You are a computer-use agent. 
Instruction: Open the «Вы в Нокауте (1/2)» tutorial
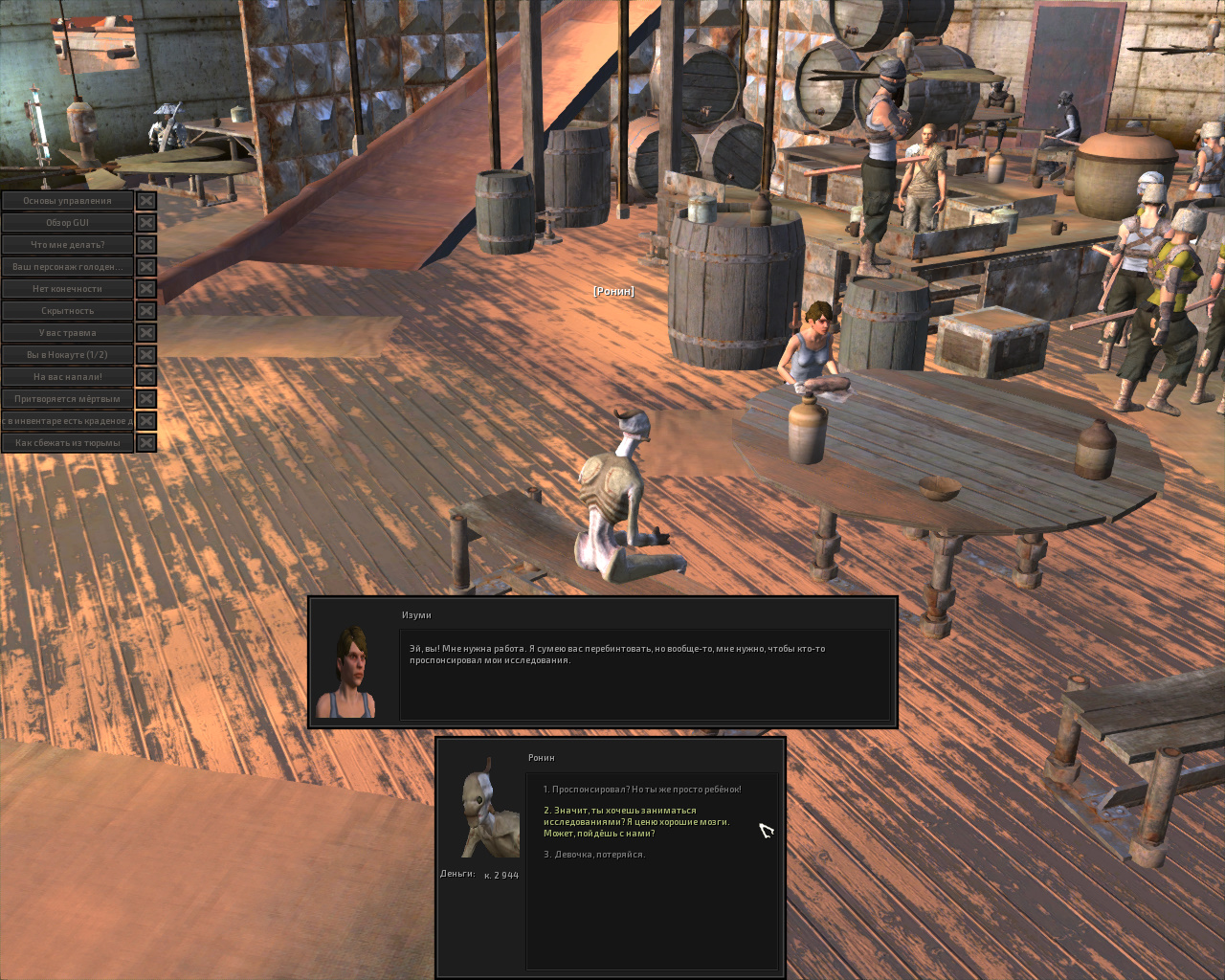click(67, 355)
